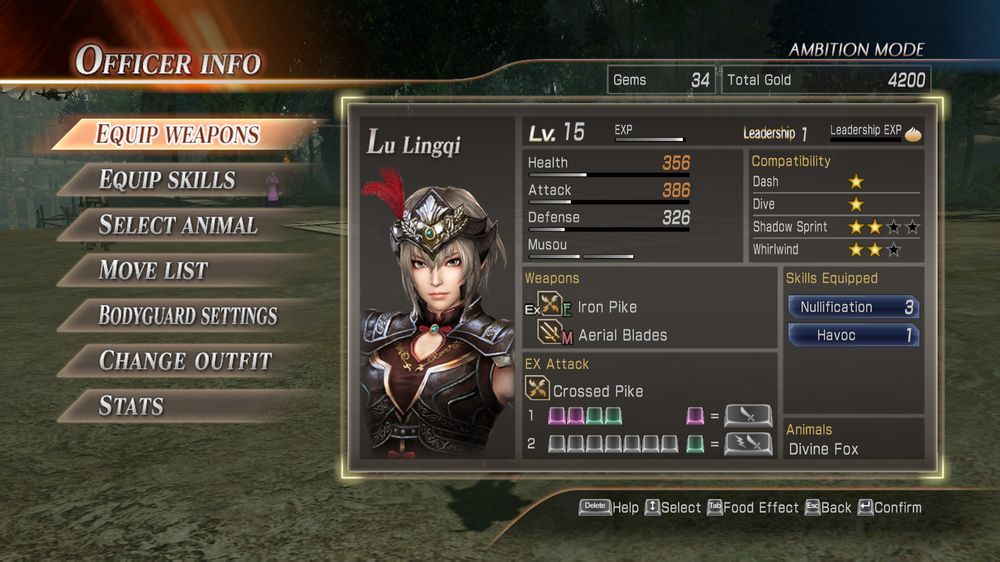Go to Bodyguard Settings
This screenshot has height=562, width=1000.
click(x=188, y=316)
